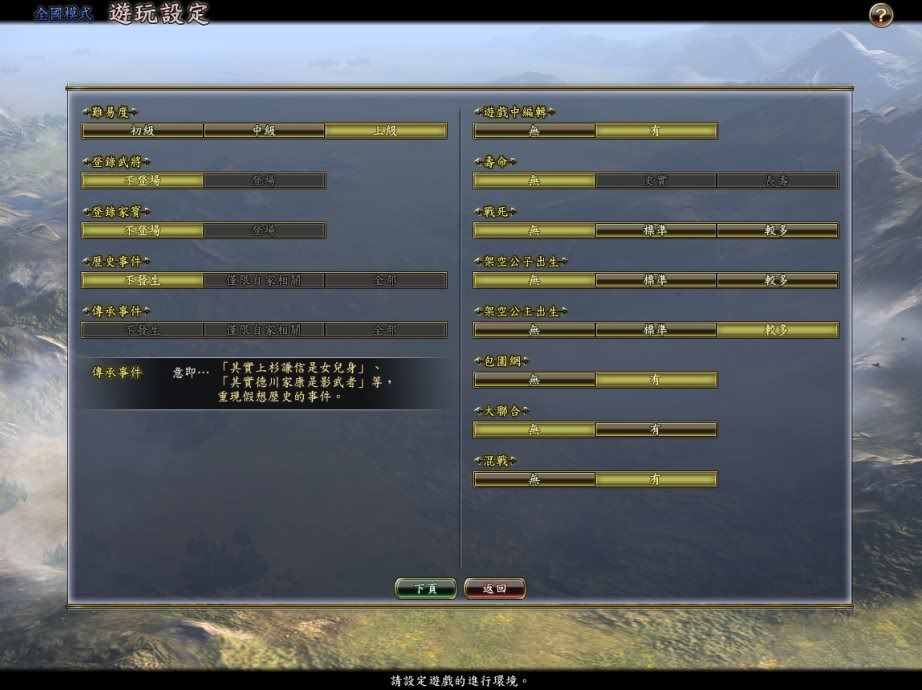Set 架空公主出生 to 無
This screenshot has height=690, width=922.
534,330
